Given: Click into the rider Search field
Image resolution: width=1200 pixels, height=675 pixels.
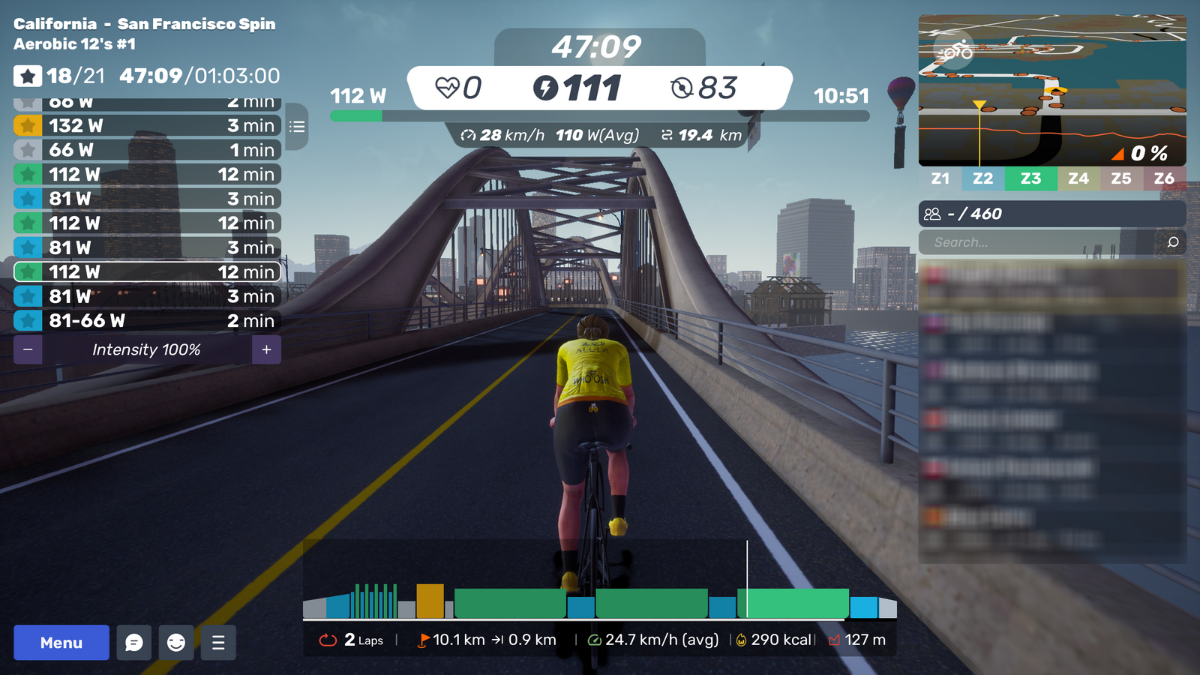Looking at the screenshot, I should click(x=1040, y=242).
